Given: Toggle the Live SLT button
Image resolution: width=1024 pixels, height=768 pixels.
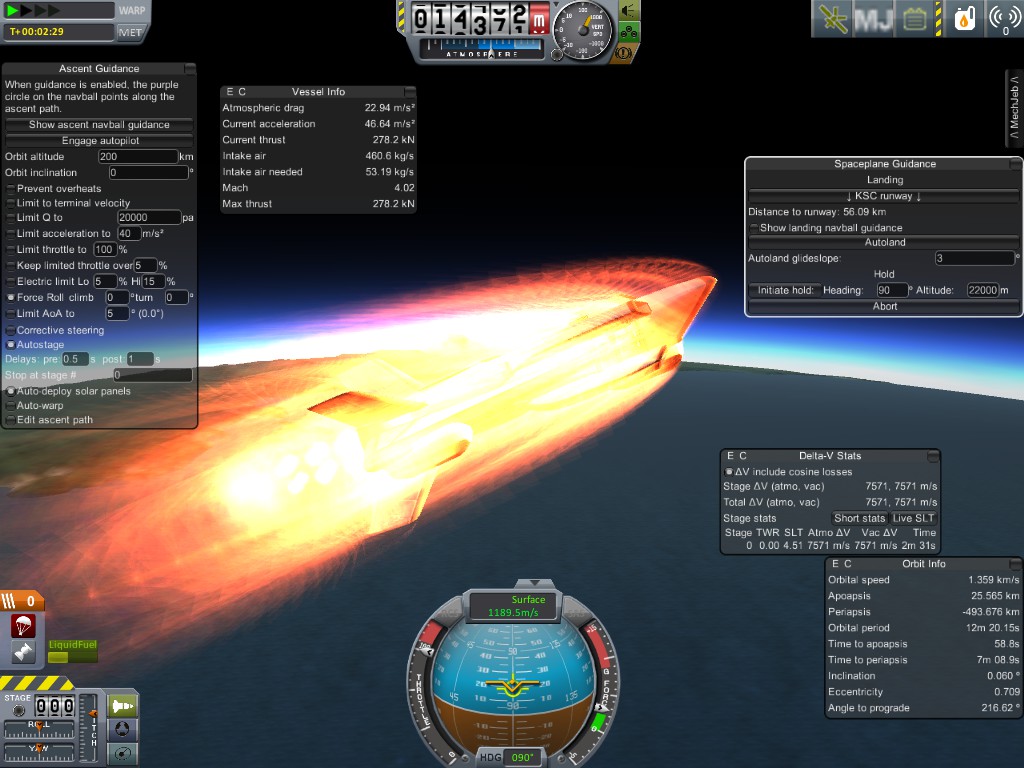Looking at the screenshot, I should tap(914, 518).
